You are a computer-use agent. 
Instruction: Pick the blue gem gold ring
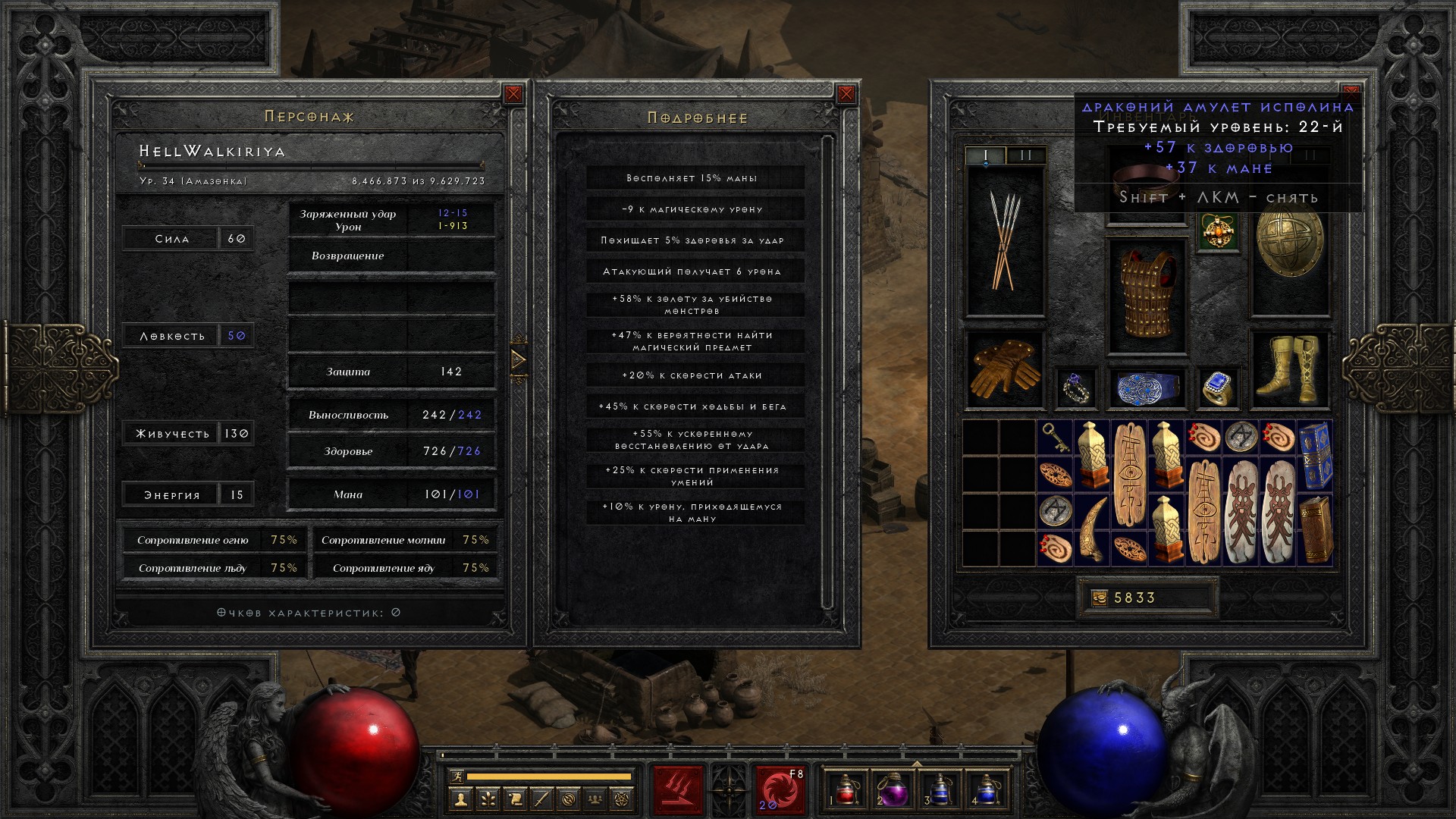click(1218, 388)
